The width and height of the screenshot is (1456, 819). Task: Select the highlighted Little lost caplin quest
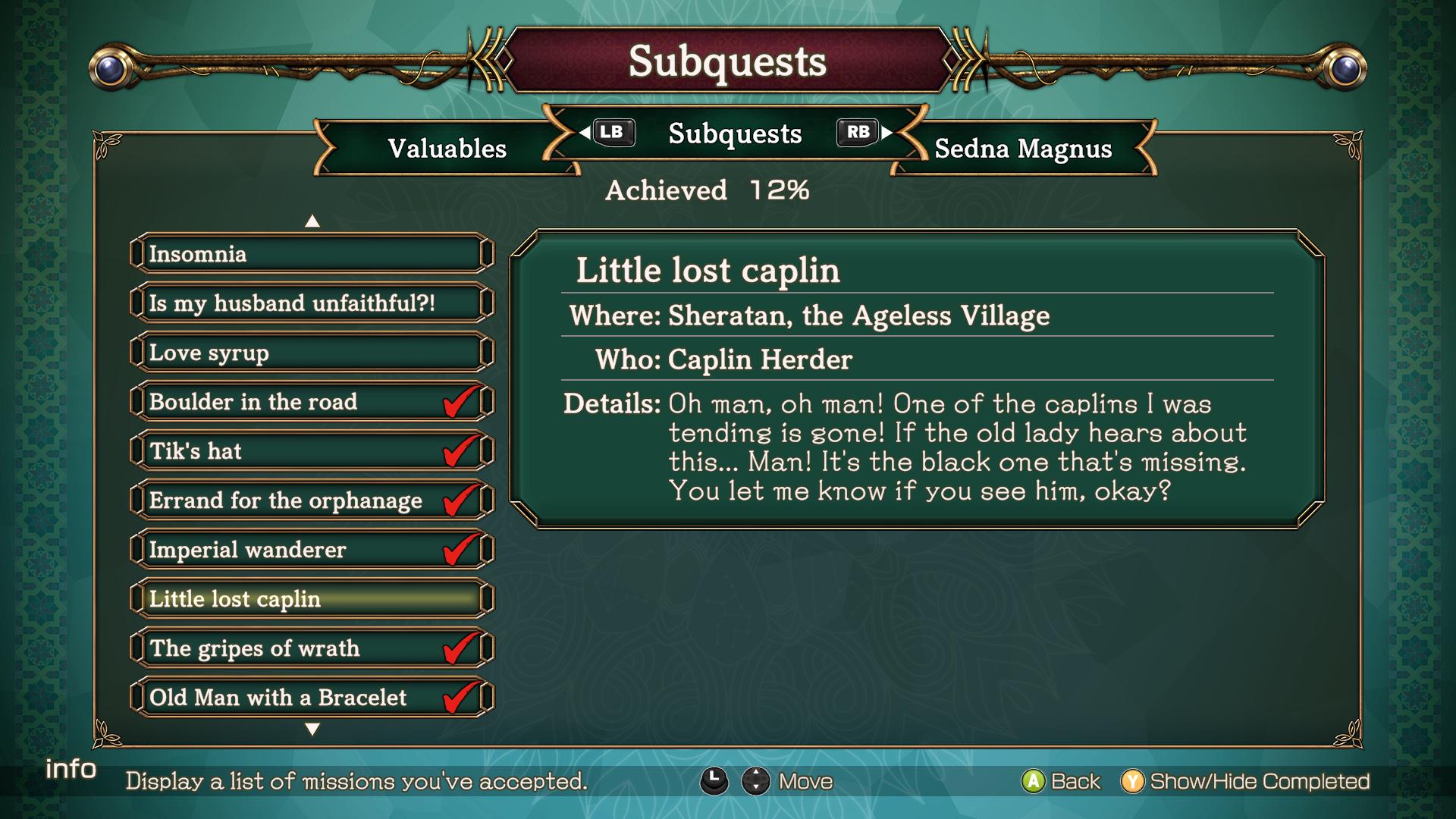coord(311,599)
